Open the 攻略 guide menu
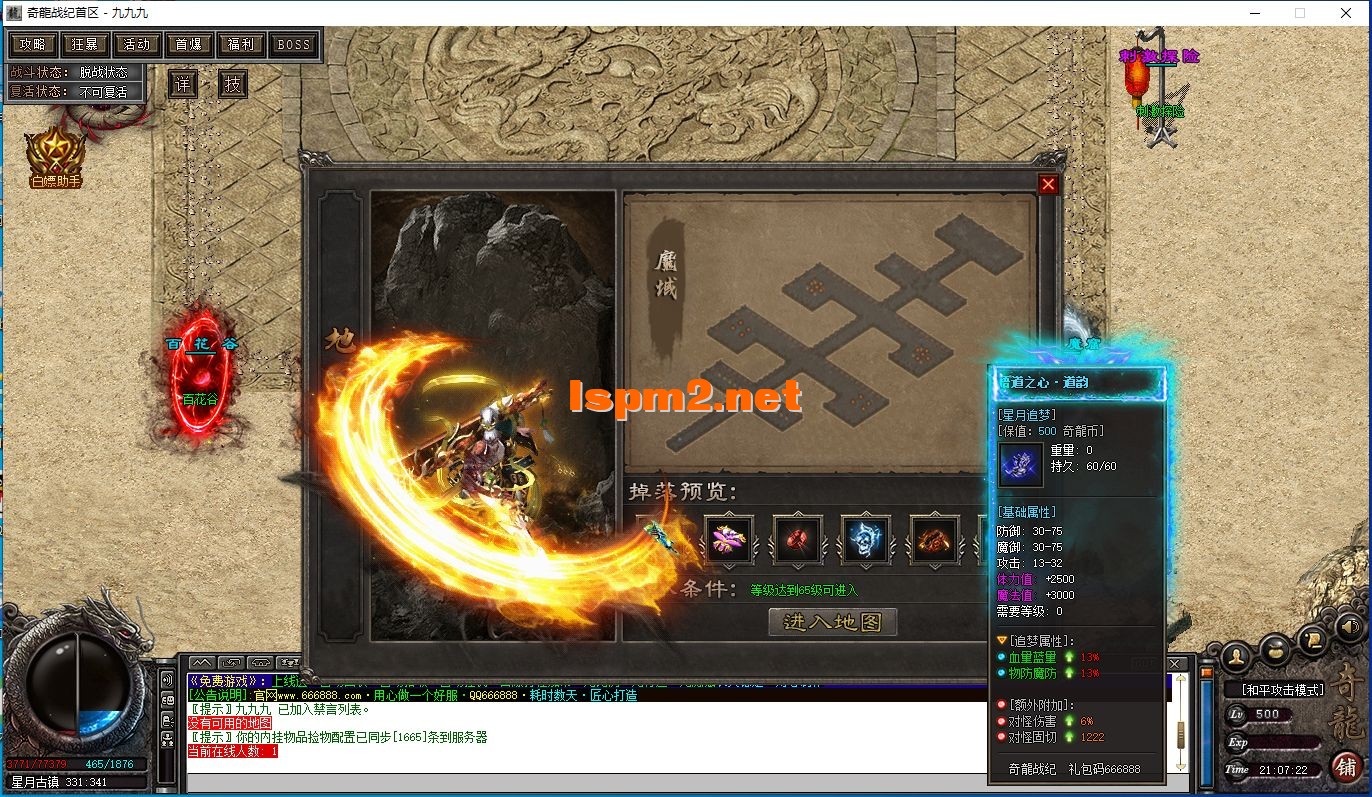This screenshot has width=1372, height=797. point(33,44)
